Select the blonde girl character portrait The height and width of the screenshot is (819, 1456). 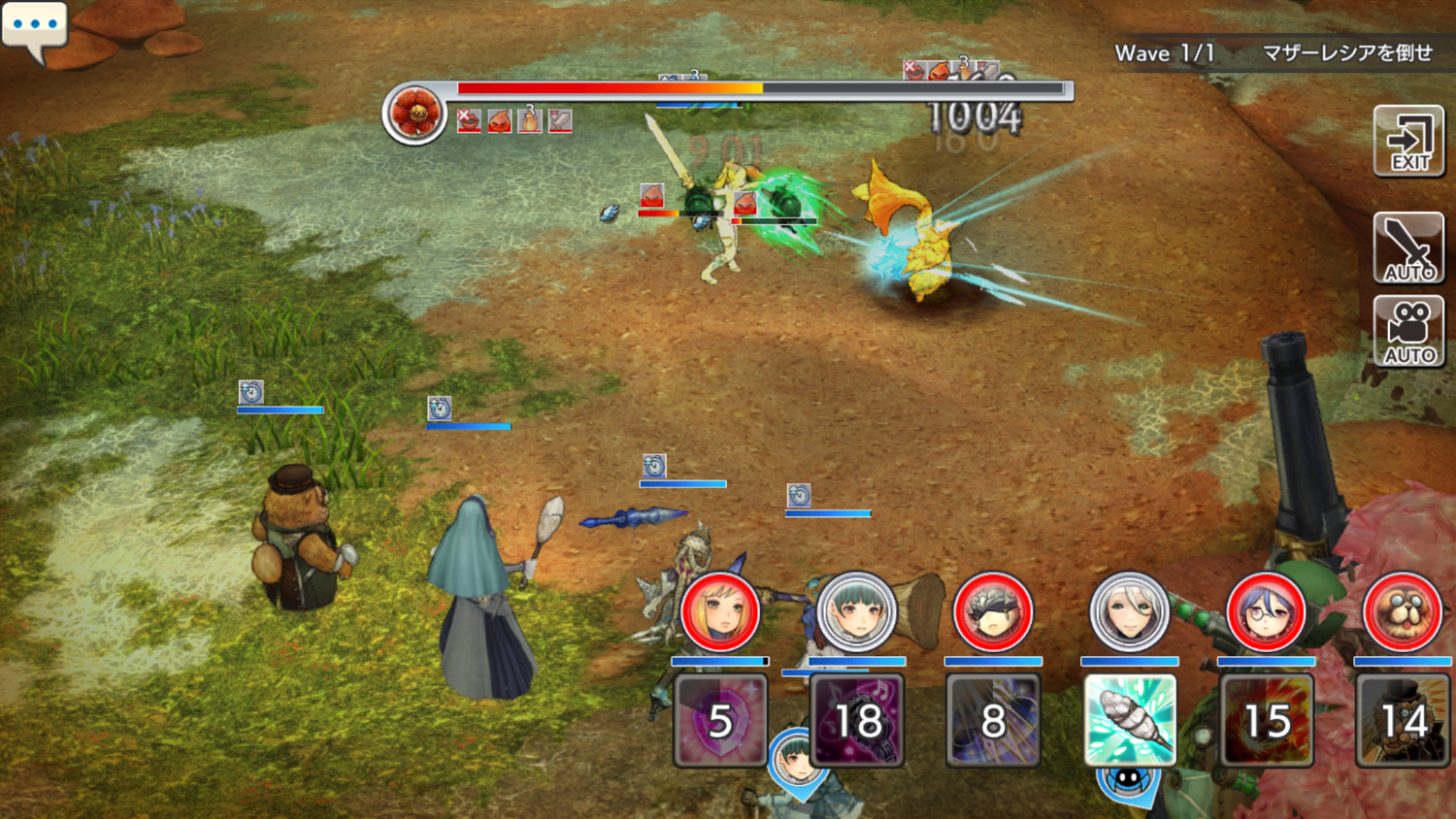pyautogui.click(x=719, y=612)
